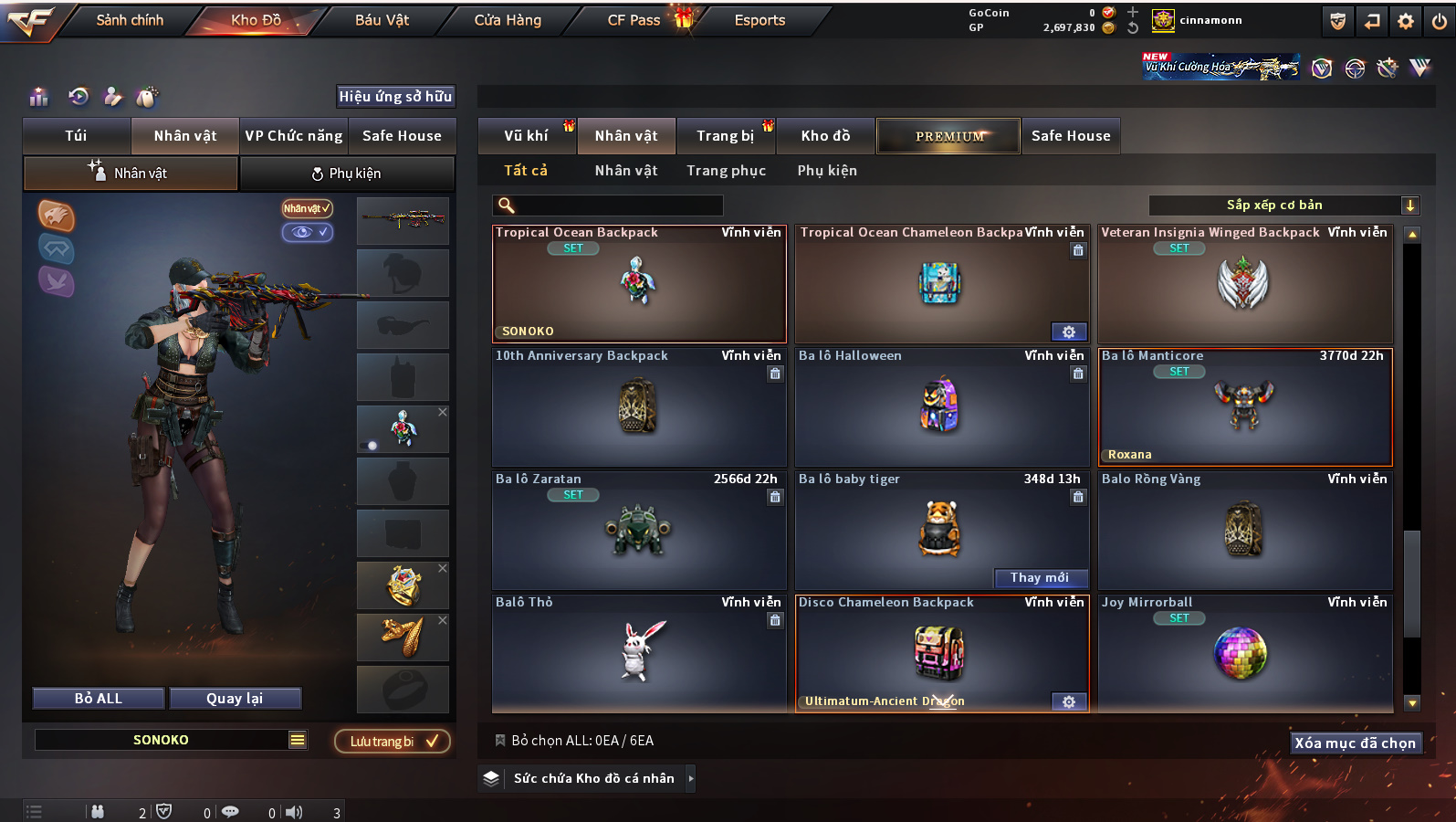
Task: Select the Tropical Ocean Backpack item
Action: tap(639, 284)
